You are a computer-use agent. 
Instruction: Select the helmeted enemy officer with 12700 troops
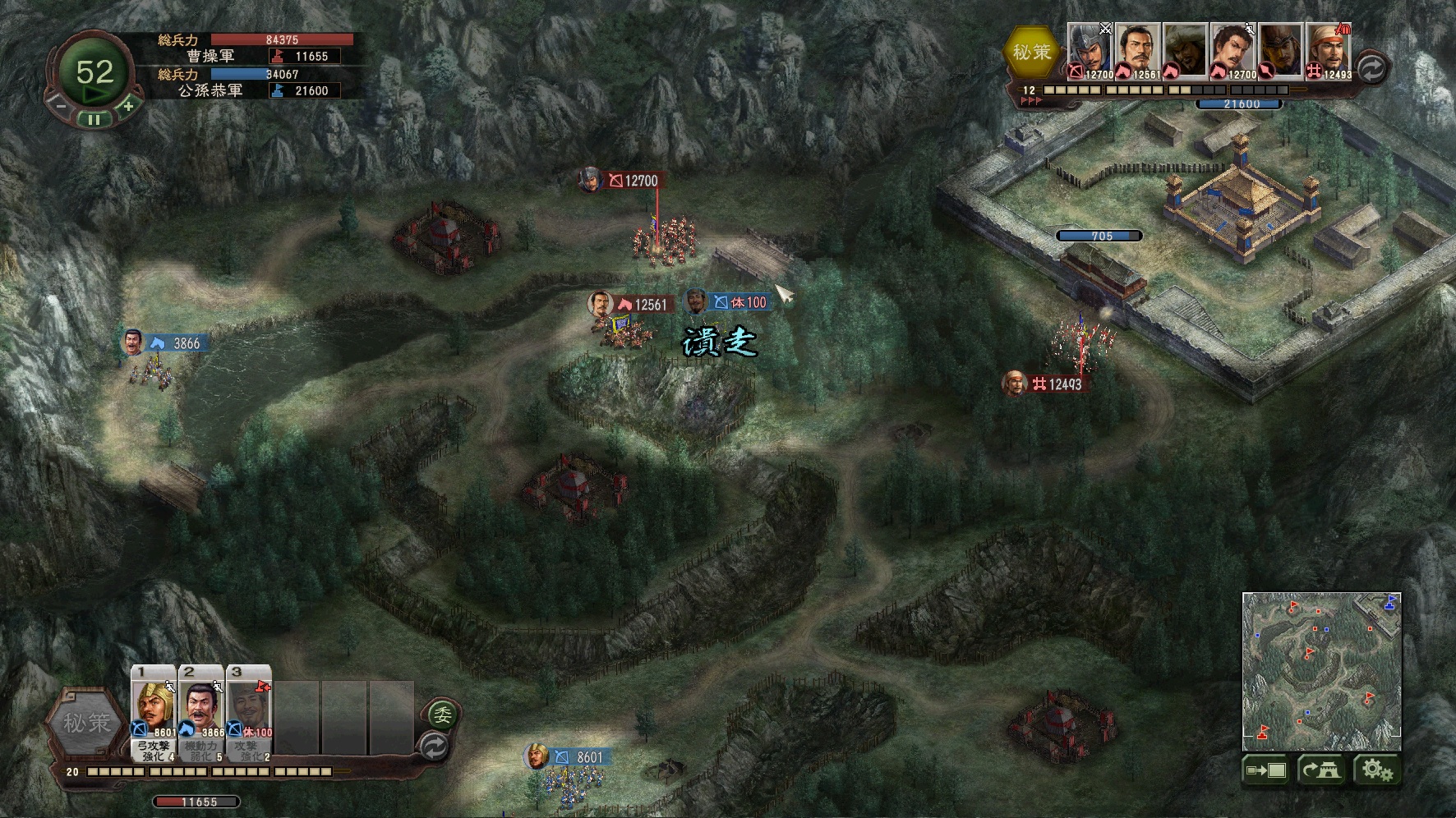[x=1090, y=51]
